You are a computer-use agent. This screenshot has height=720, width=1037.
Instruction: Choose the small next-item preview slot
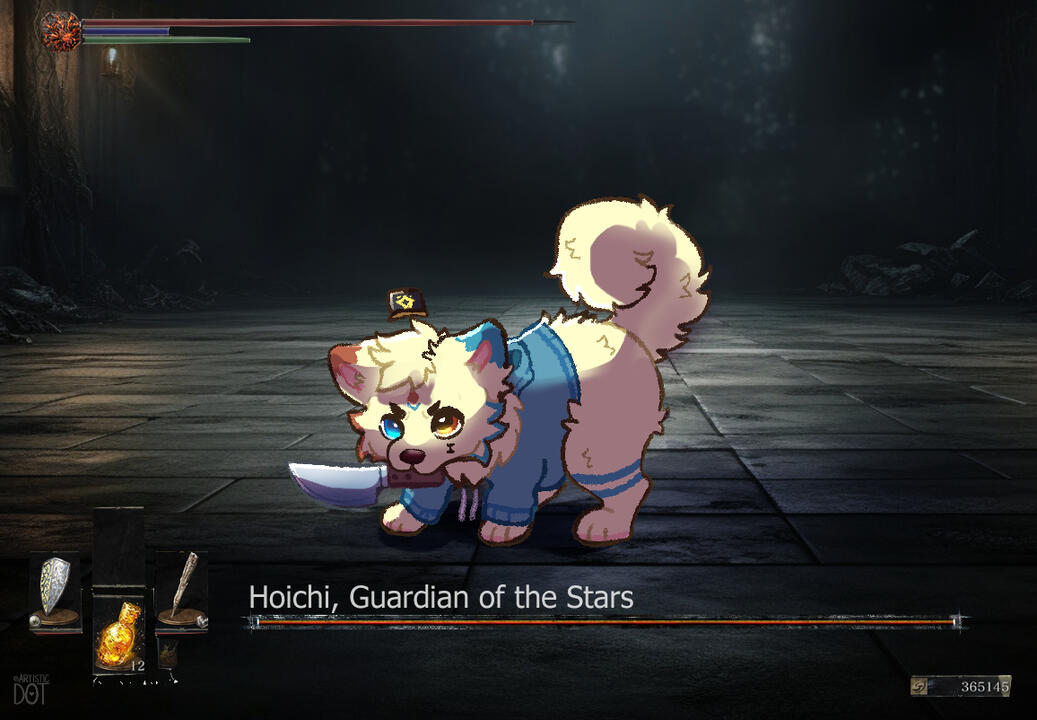coord(169,653)
